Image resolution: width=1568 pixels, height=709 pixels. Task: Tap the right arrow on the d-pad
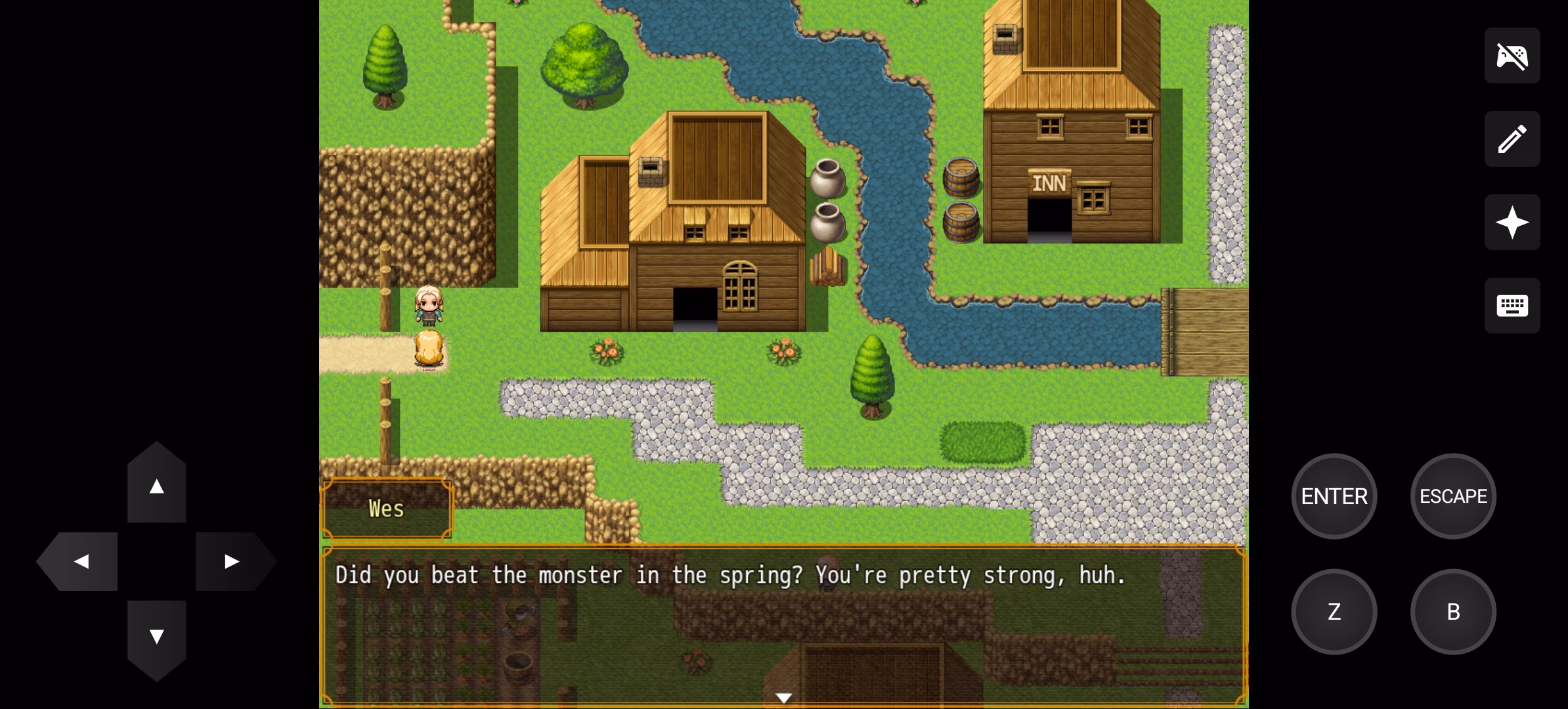(x=232, y=561)
